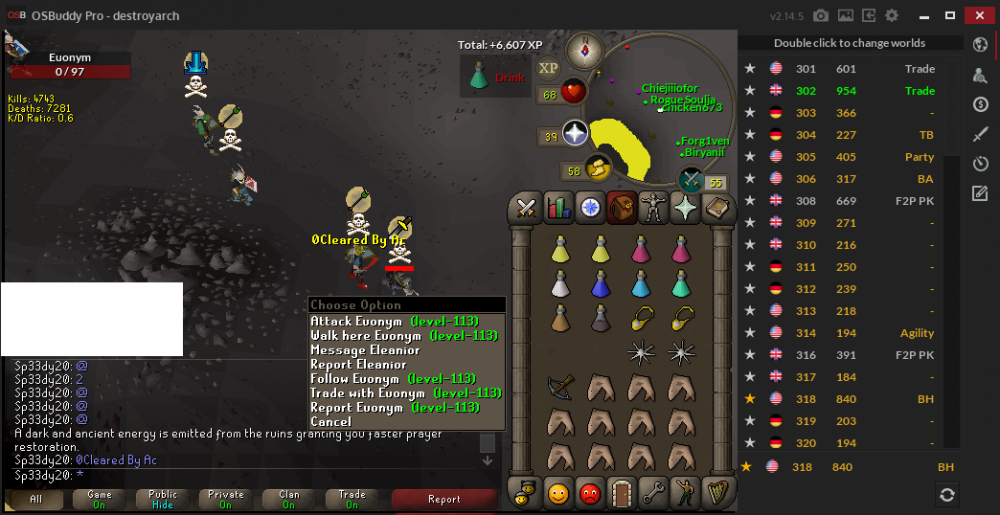1000x515 pixels.
Task: Click the compass above the minimap
Action: pyautogui.click(x=584, y=48)
